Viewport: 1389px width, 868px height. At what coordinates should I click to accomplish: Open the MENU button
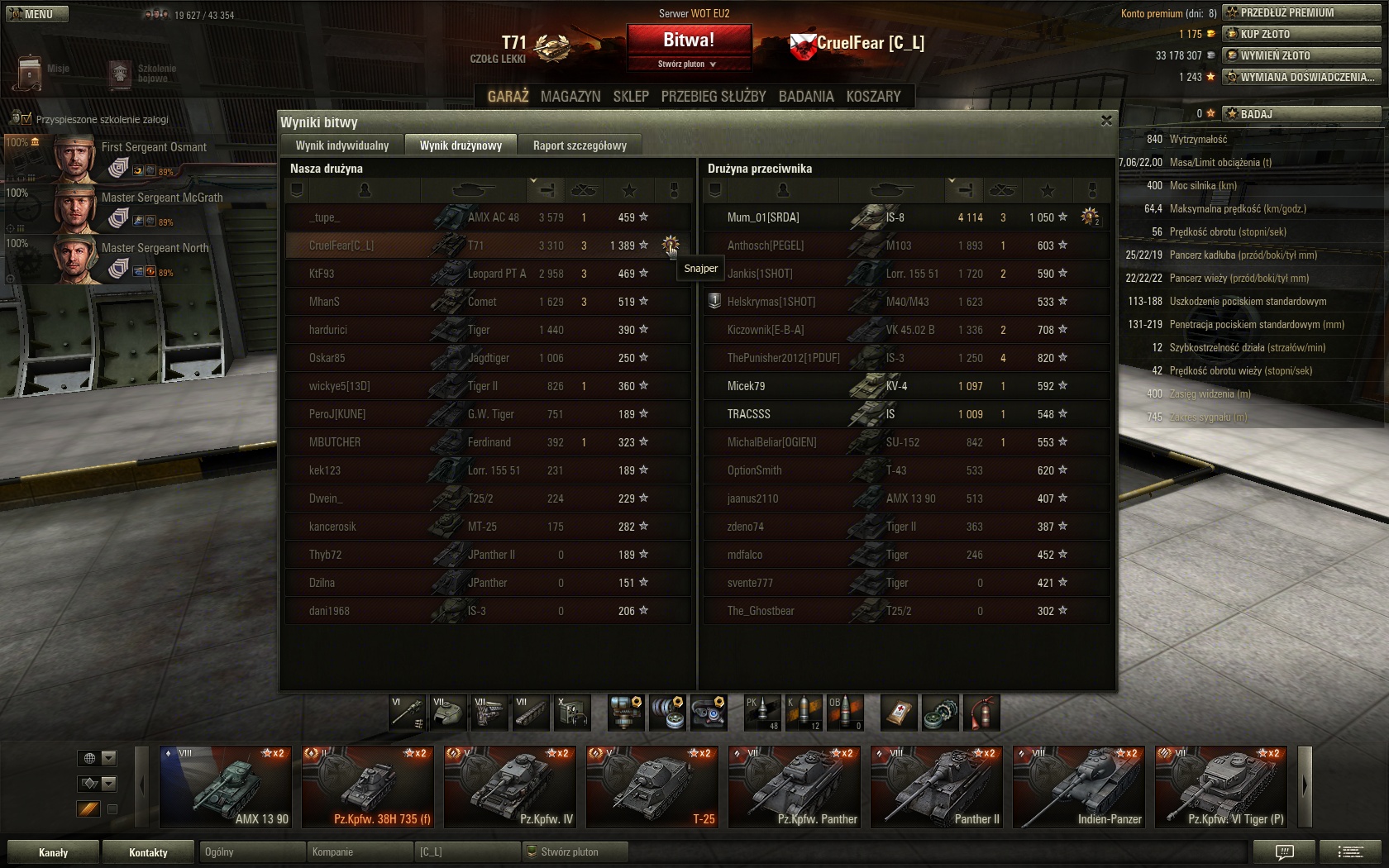tap(37, 14)
